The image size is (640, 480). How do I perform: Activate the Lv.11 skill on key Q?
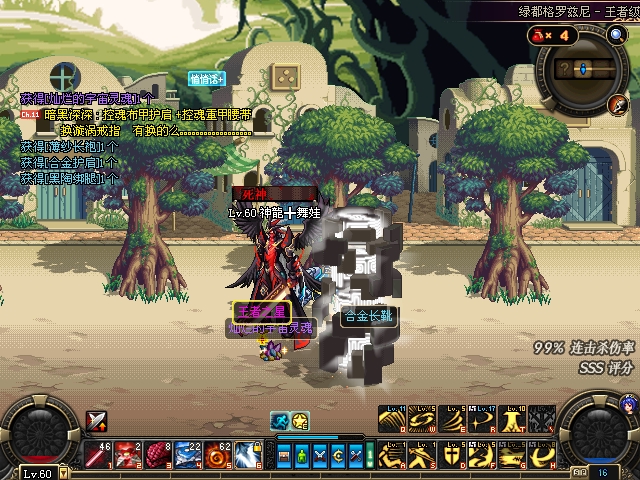392,420
